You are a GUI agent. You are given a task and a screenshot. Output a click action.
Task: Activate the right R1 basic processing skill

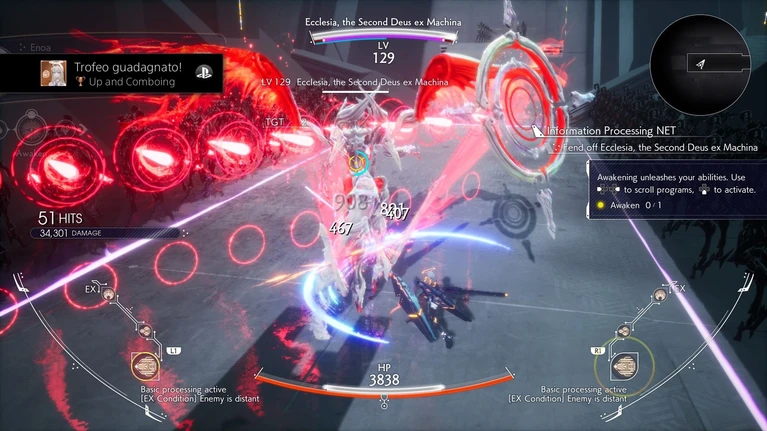pyautogui.click(x=623, y=365)
